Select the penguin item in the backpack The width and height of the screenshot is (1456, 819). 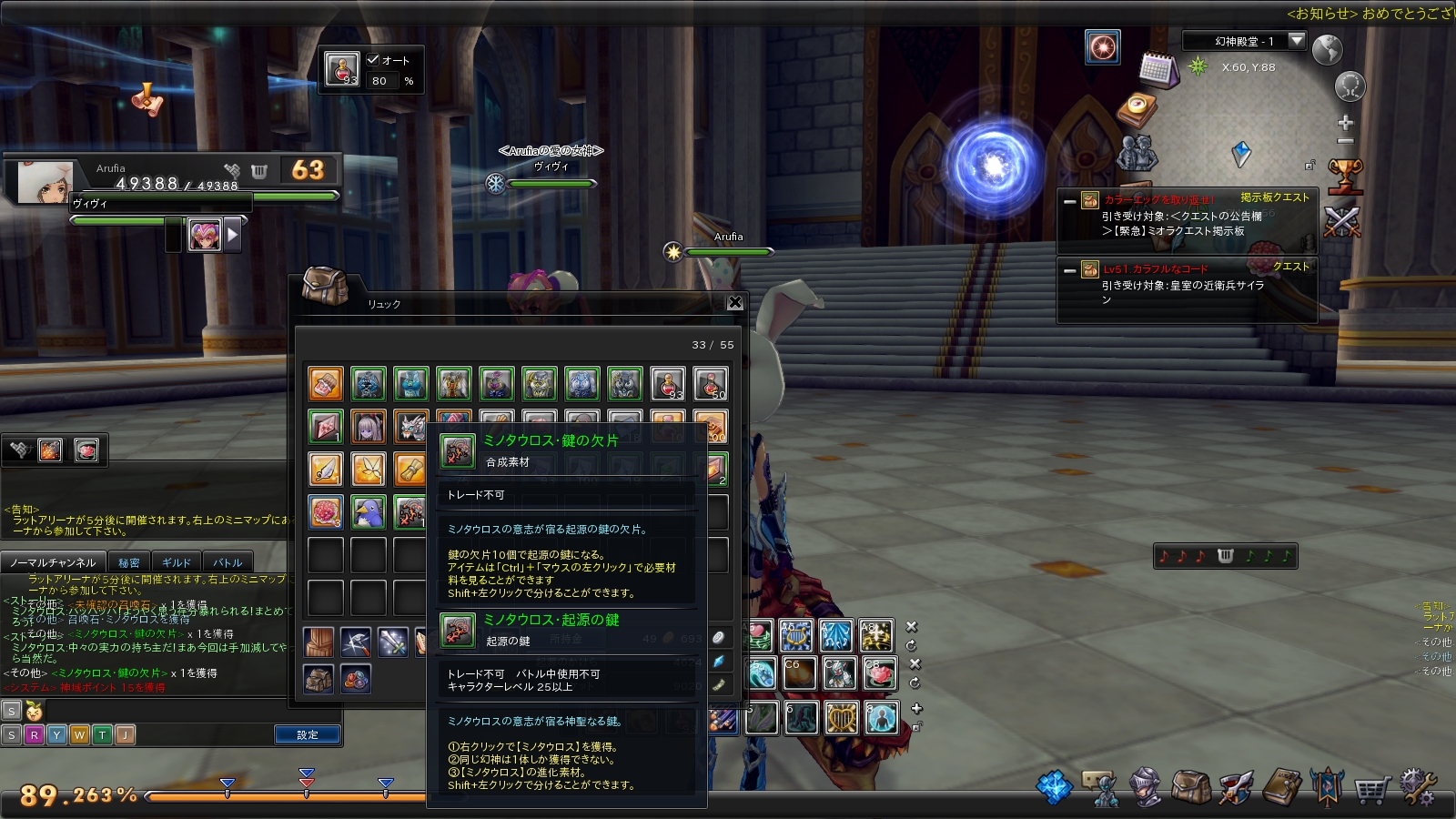tap(369, 512)
